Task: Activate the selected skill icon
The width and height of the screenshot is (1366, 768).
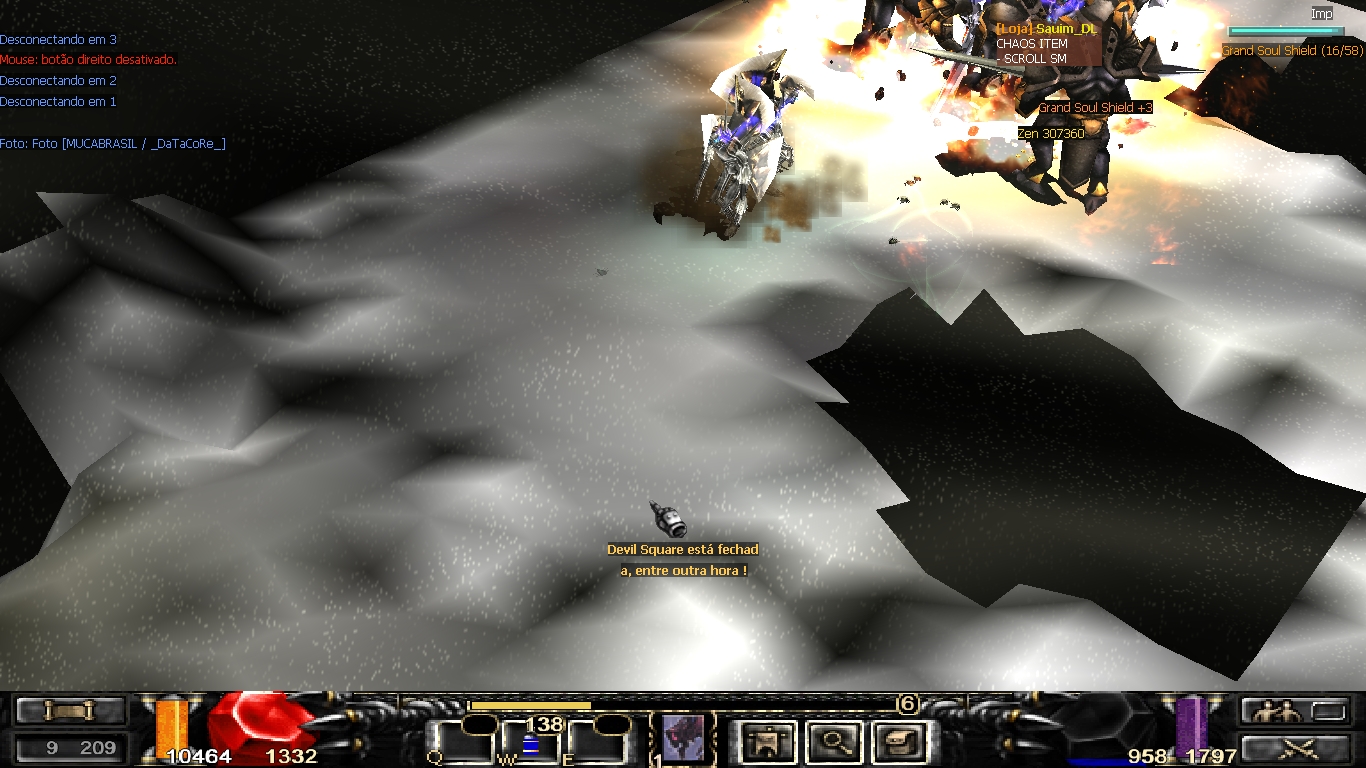Action: [683, 739]
